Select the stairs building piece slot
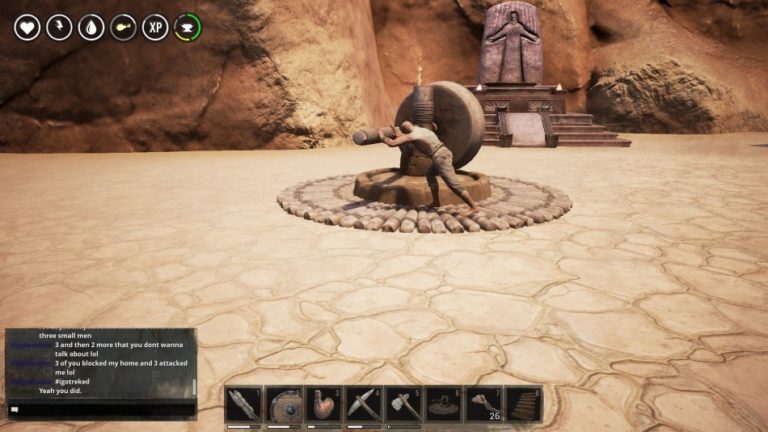 (x=524, y=404)
